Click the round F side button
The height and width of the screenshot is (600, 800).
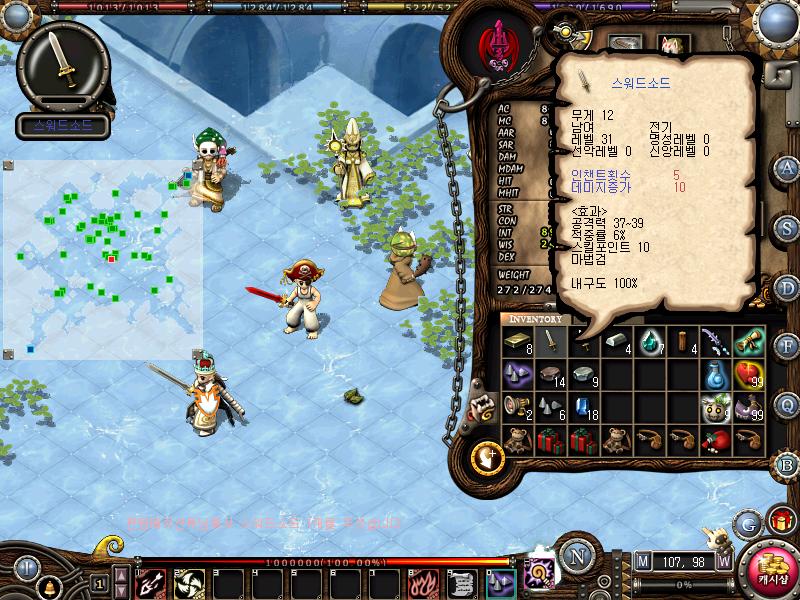point(787,347)
